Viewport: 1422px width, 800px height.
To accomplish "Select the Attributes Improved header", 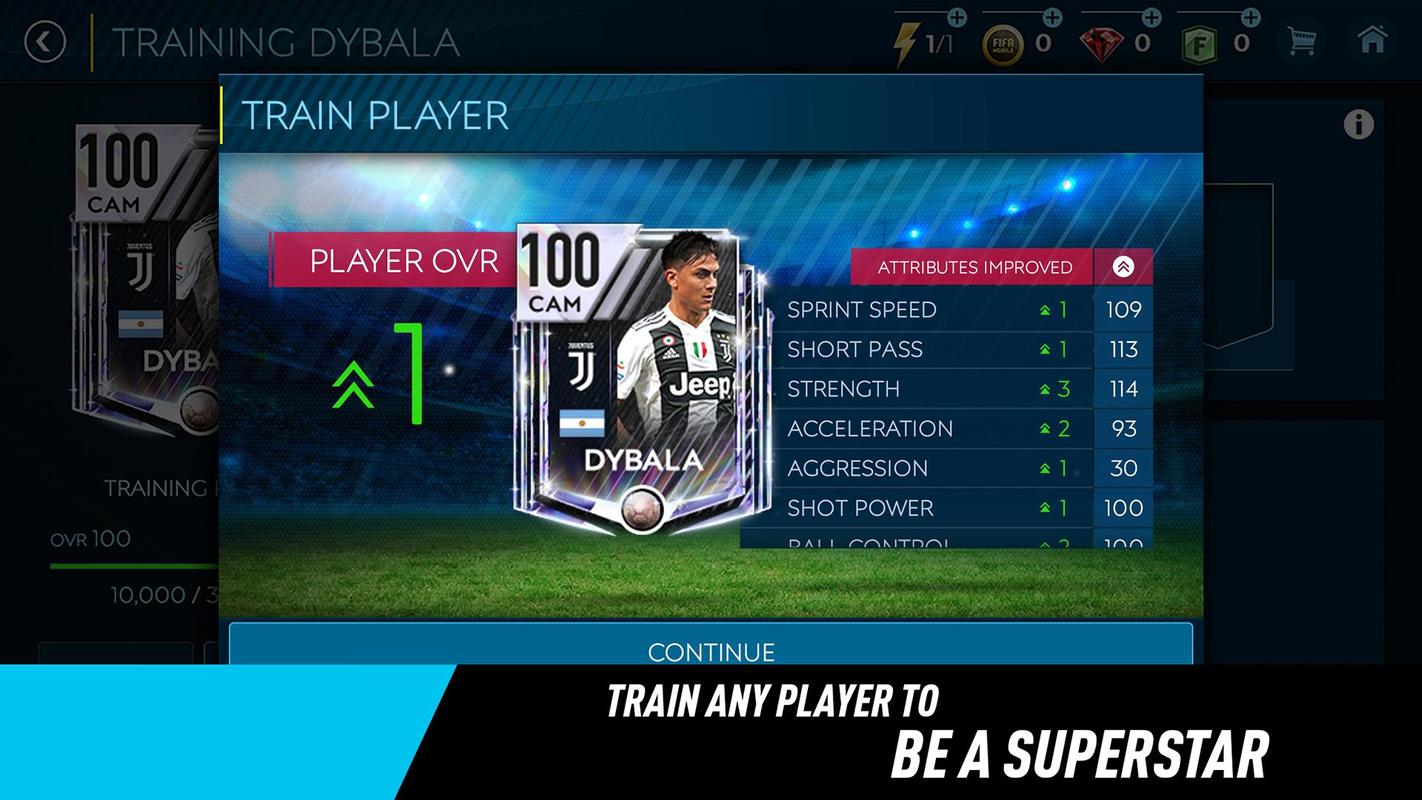I will pos(975,267).
